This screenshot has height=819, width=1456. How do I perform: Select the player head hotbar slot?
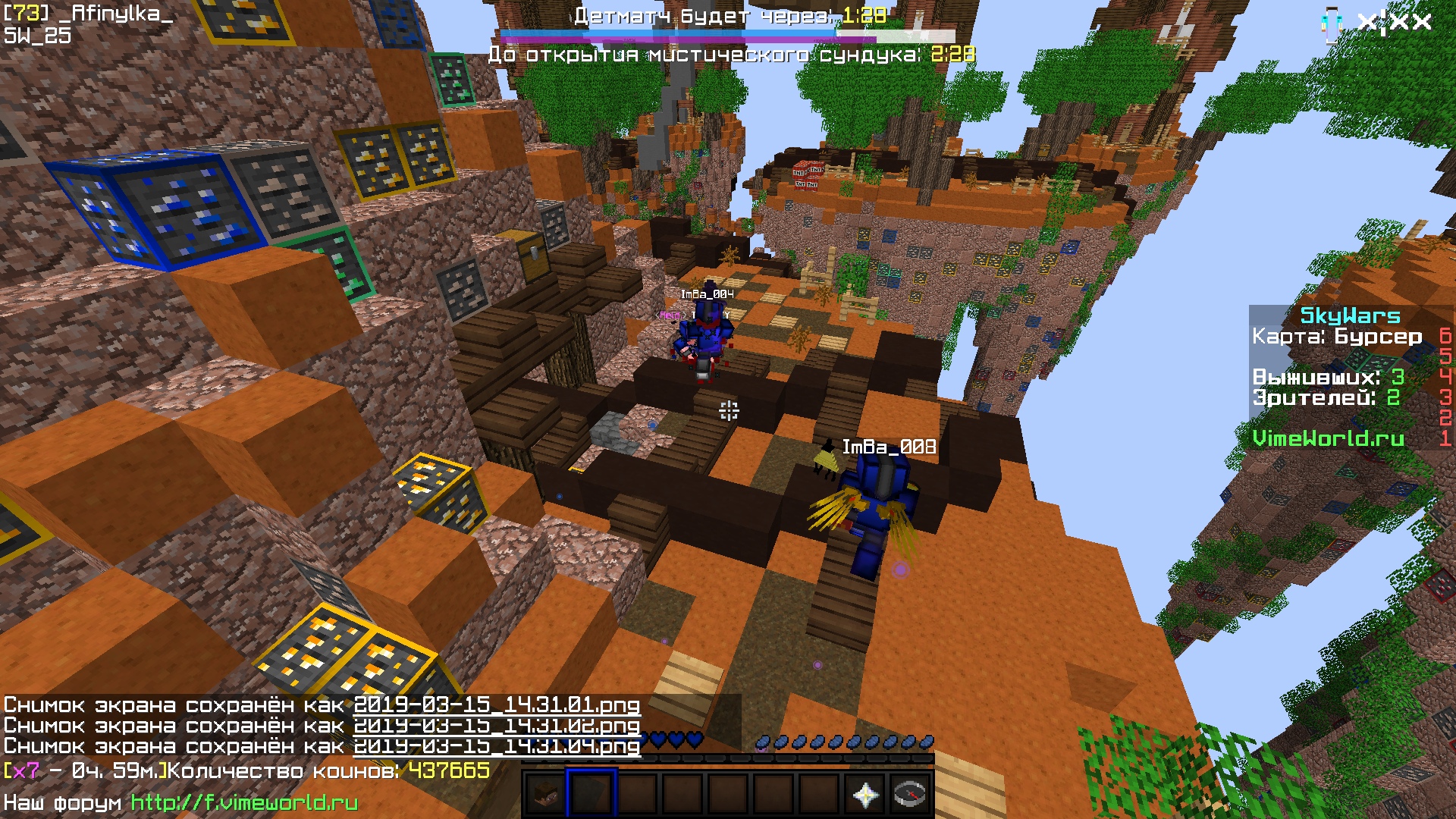coord(544,795)
